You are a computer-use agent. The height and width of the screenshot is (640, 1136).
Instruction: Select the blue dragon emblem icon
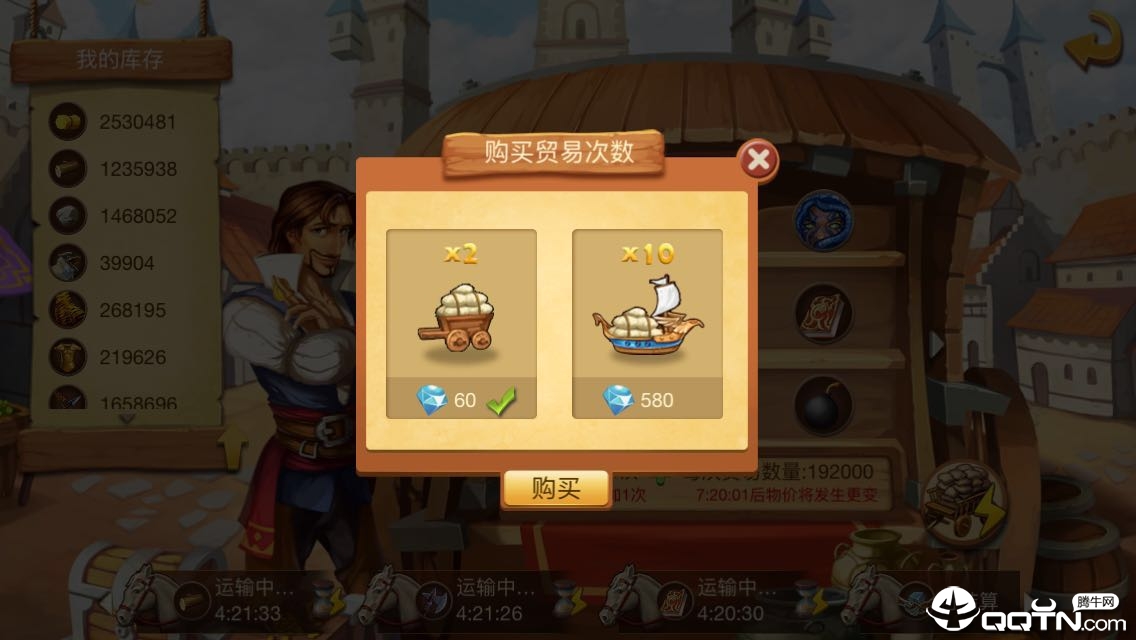tap(823, 221)
